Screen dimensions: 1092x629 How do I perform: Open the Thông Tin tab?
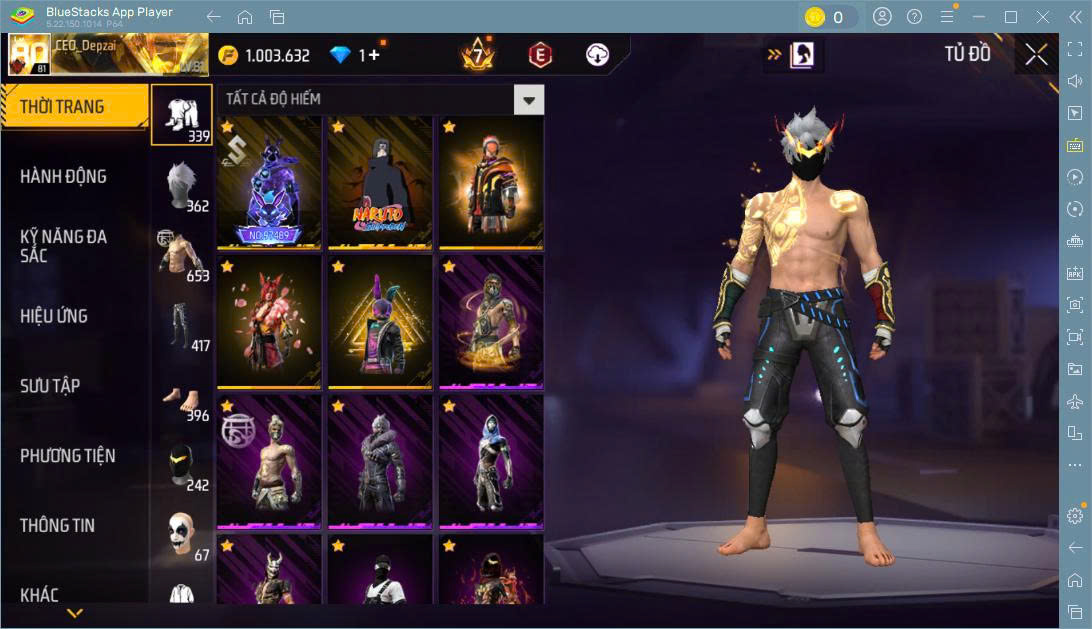[59, 525]
